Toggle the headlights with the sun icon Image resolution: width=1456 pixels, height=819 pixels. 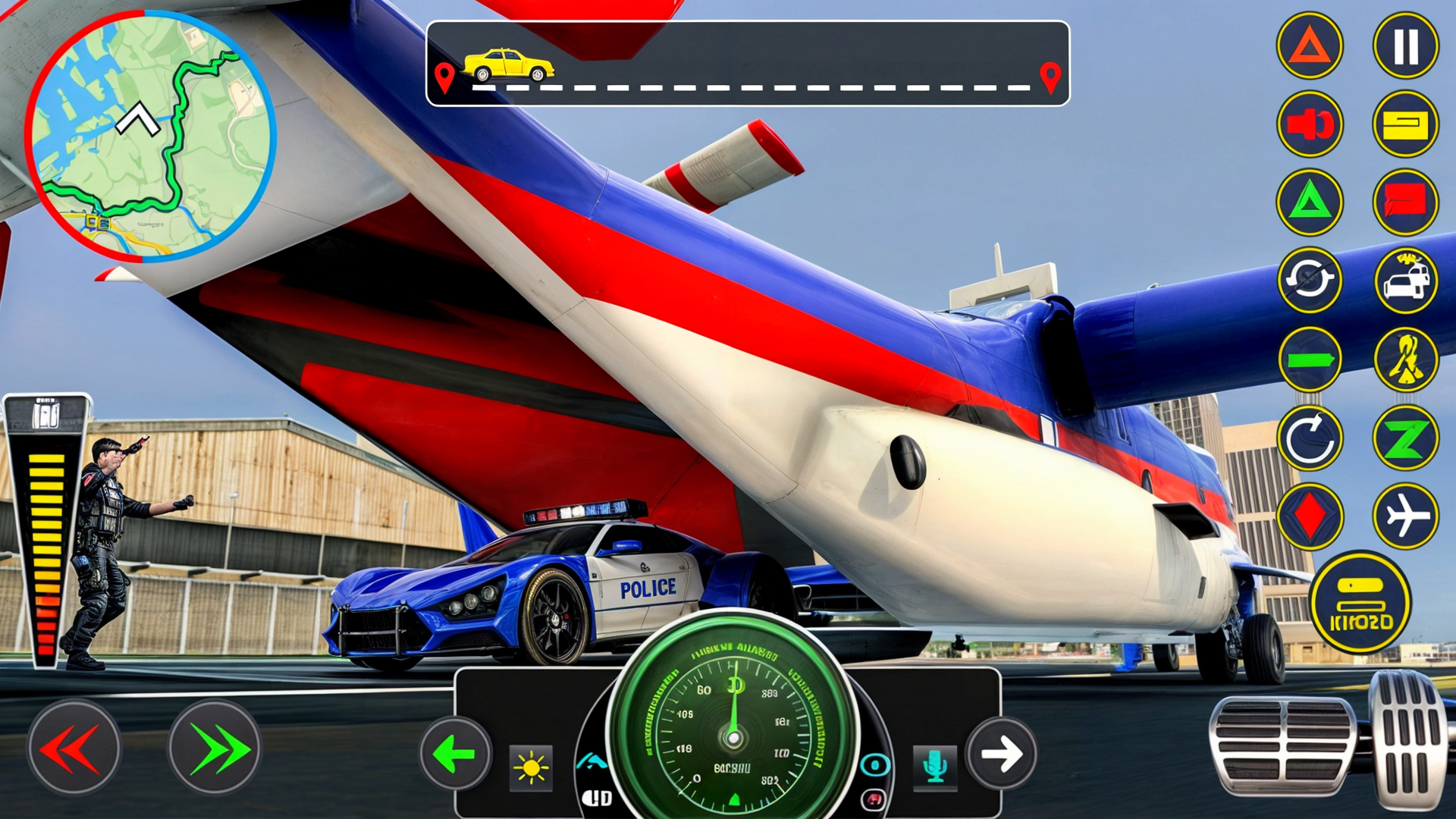pos(531,768)
